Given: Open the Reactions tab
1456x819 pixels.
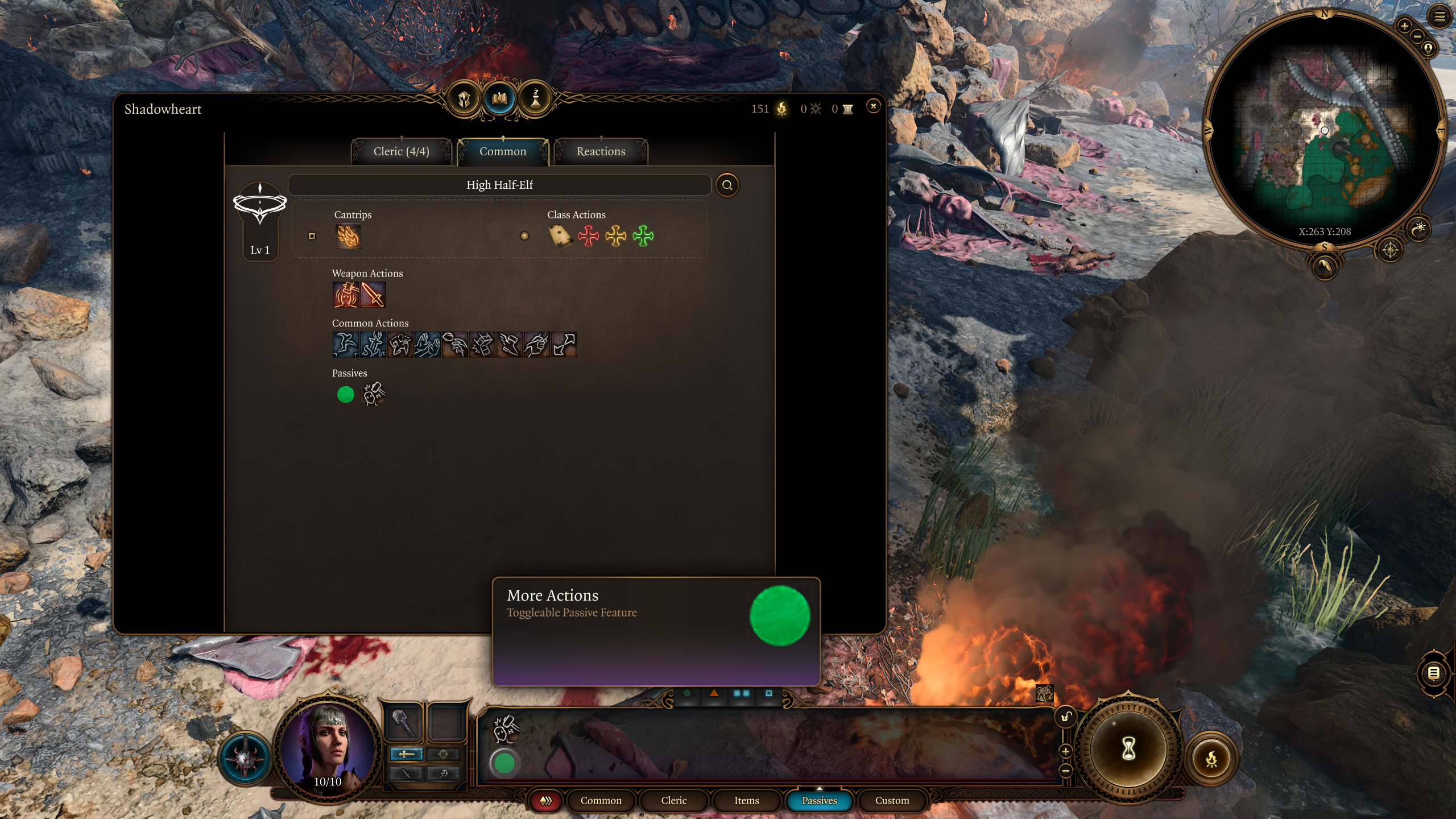Looking at the screenshot, I should coord(601,151).
